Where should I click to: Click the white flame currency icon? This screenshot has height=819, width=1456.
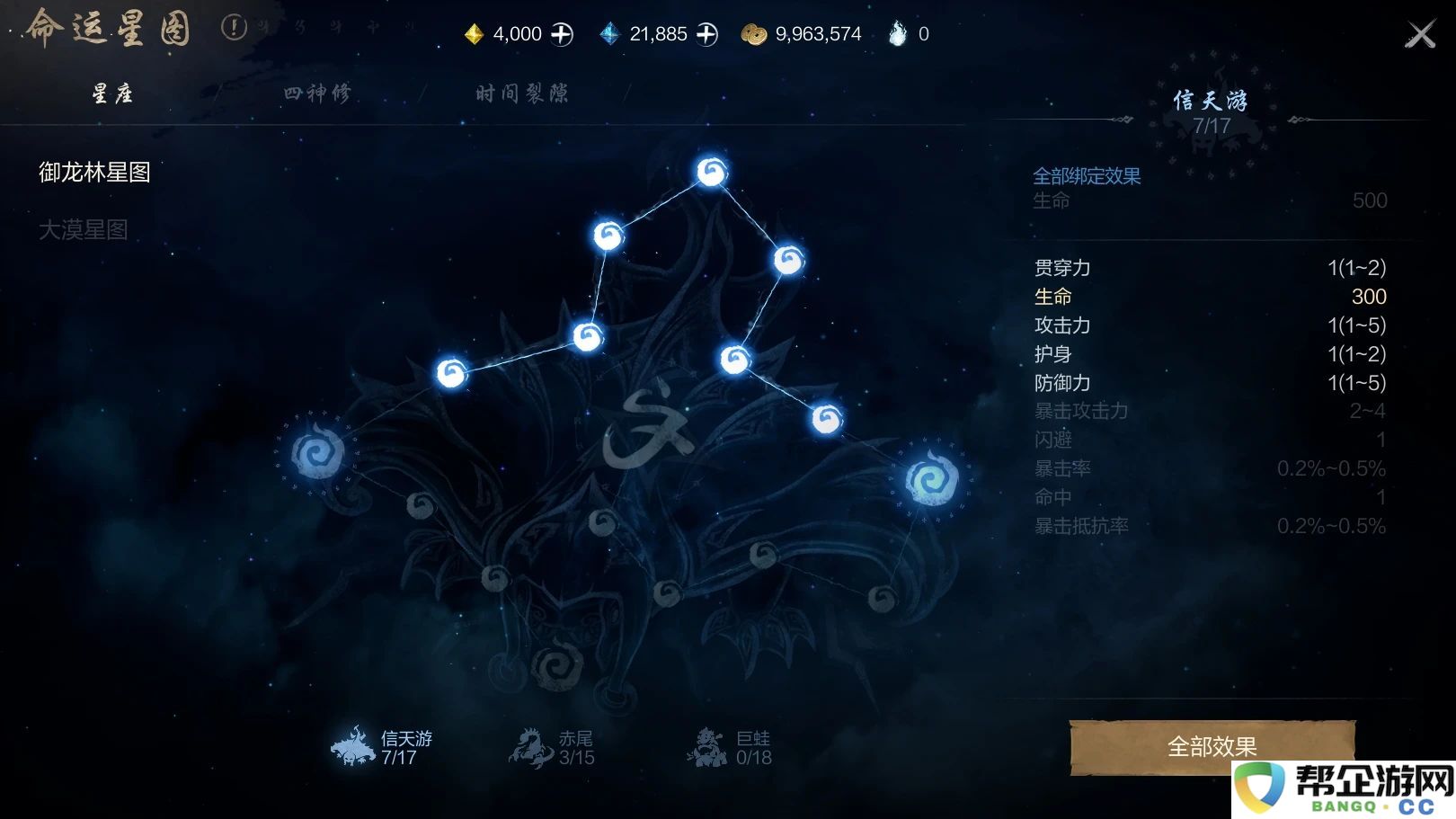[x=896, y=33]
